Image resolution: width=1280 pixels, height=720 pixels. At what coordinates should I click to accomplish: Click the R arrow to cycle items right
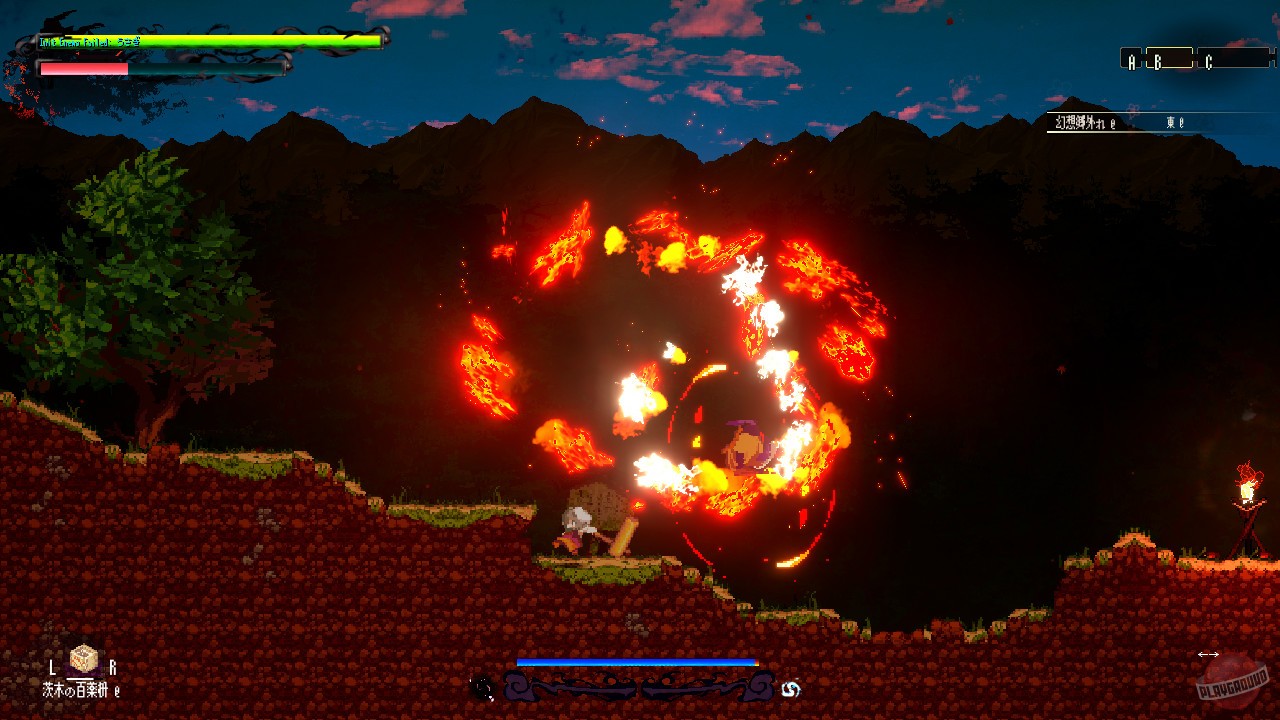[113, 666]
